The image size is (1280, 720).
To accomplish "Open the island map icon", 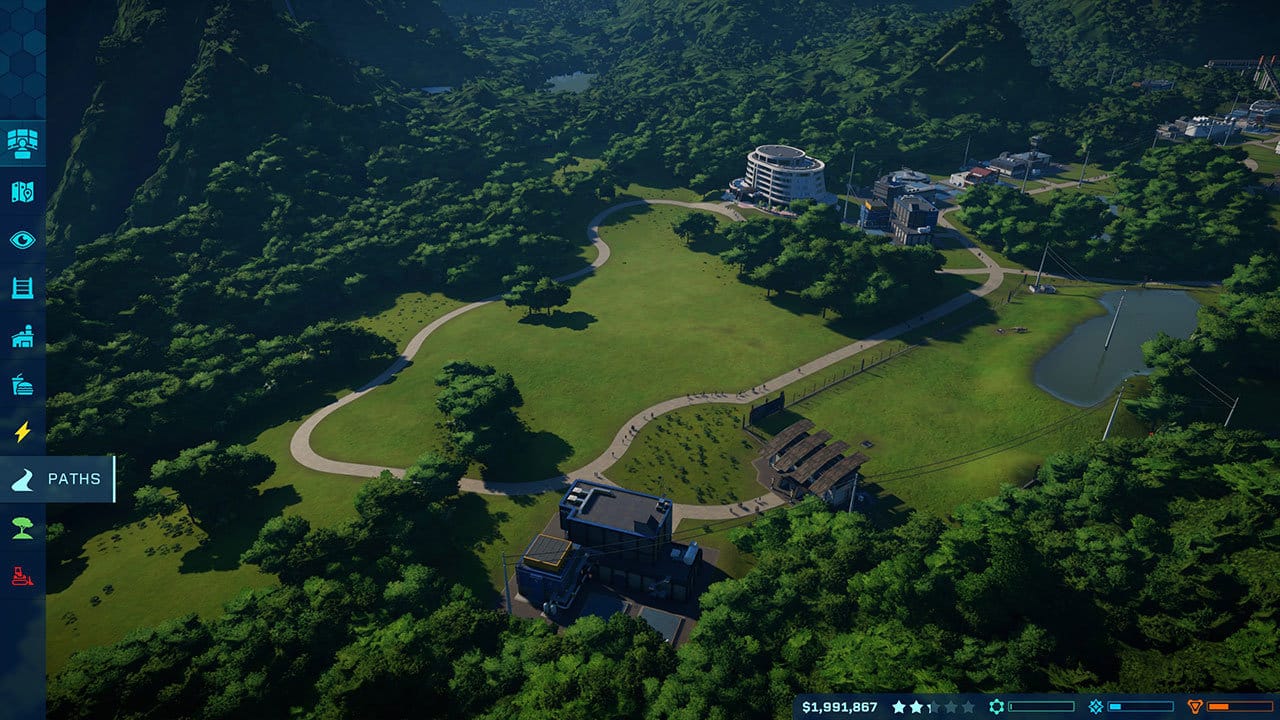I will (22, 191).
